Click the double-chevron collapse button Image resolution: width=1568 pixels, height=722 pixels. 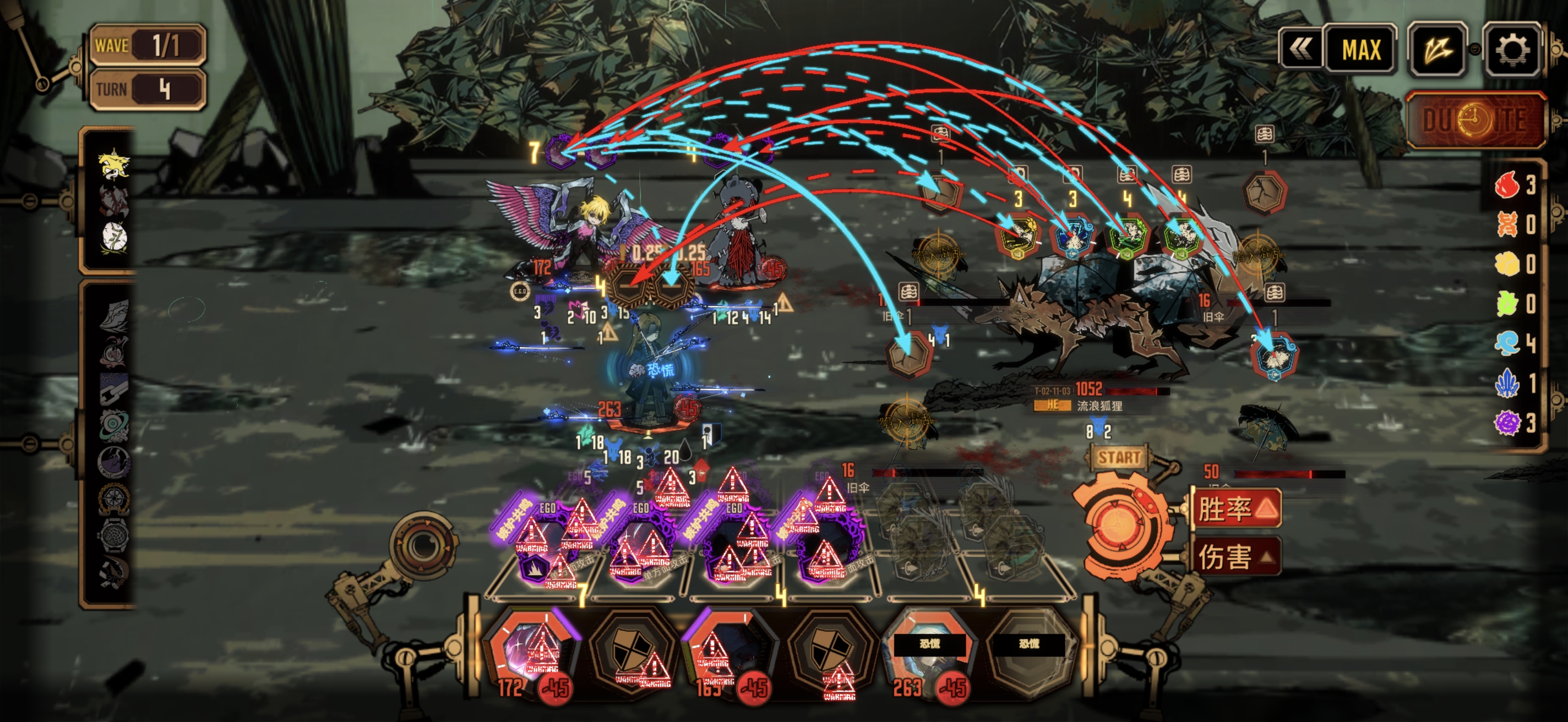coord(1301,50)
